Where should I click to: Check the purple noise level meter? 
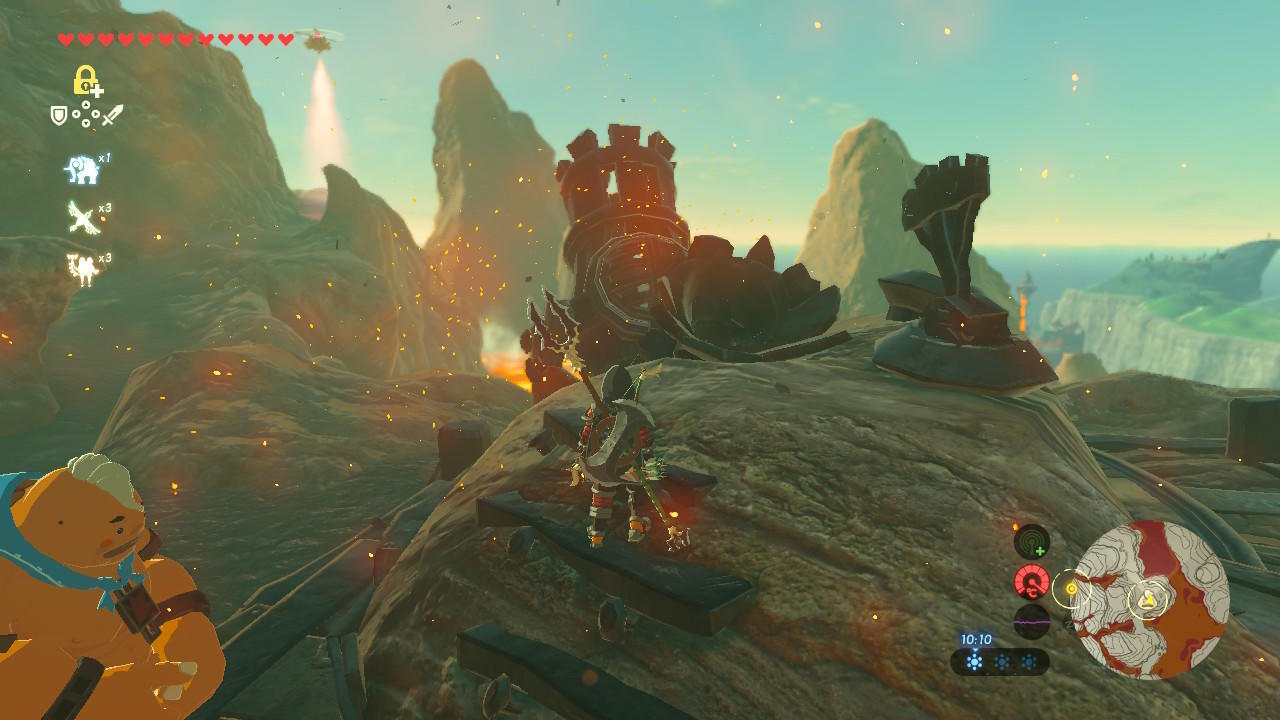1031,621
